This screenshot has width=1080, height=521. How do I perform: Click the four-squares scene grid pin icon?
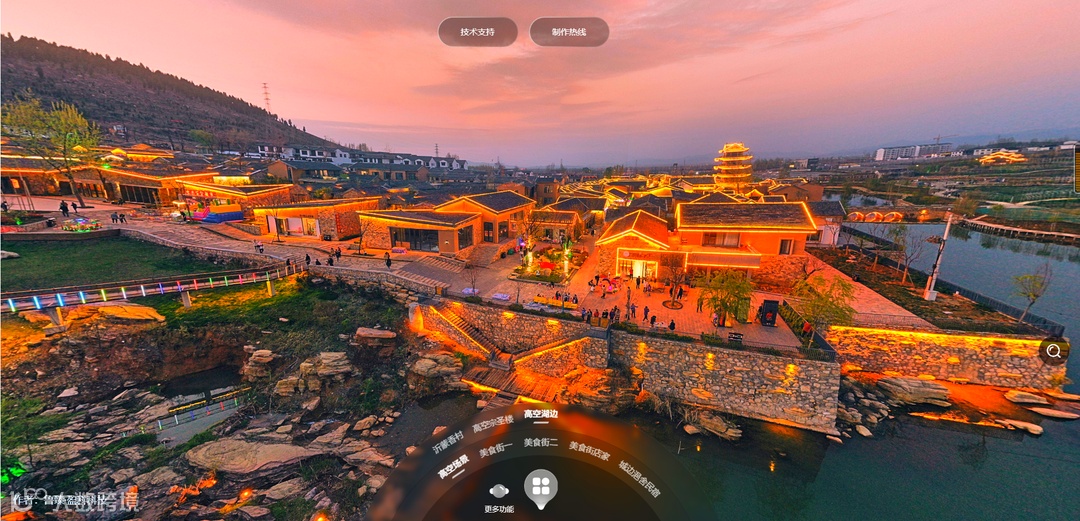(x=541, y=487)
